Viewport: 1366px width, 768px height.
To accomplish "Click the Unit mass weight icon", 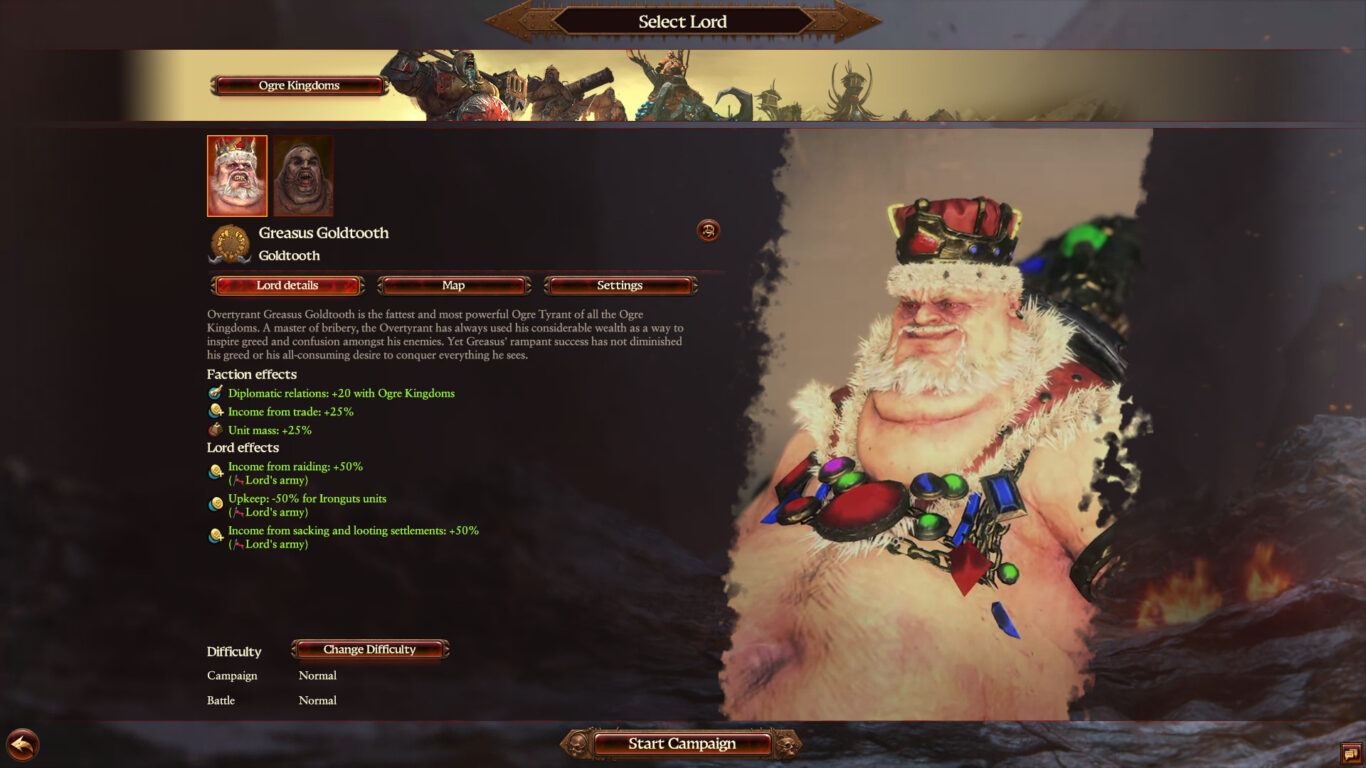I will [x=213, y=428].
